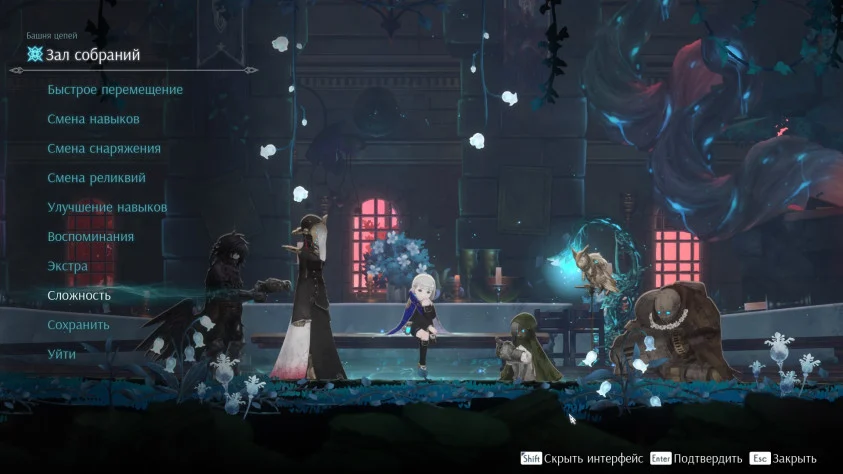Choose Уйти to leave the menu
The image size is (843, 474).
(61, 354)
